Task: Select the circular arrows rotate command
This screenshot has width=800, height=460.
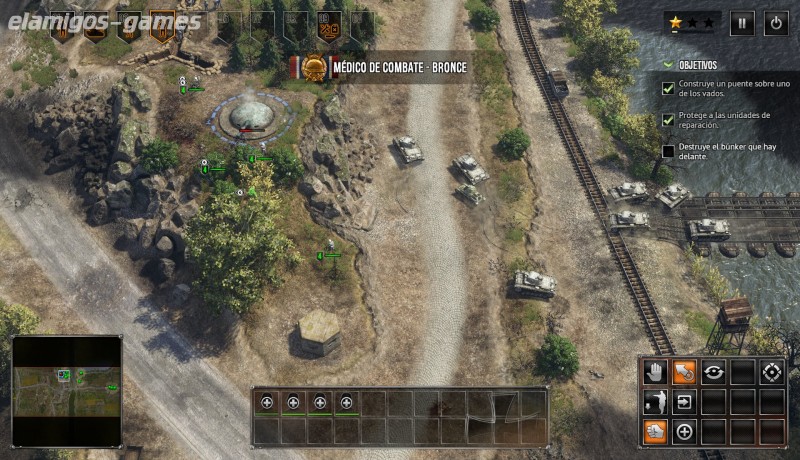Action: [713, 373]
